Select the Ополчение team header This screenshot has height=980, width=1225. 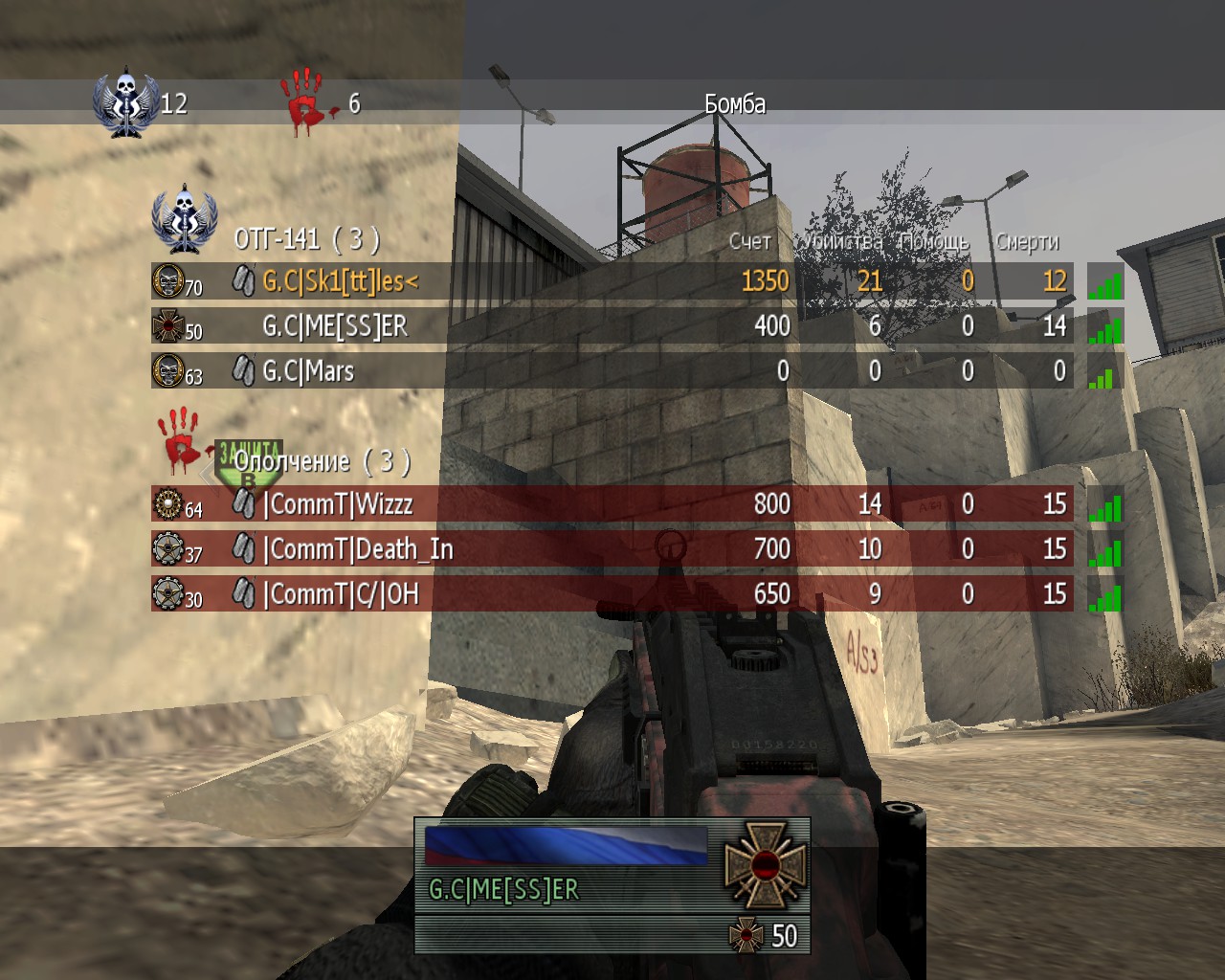322,462
